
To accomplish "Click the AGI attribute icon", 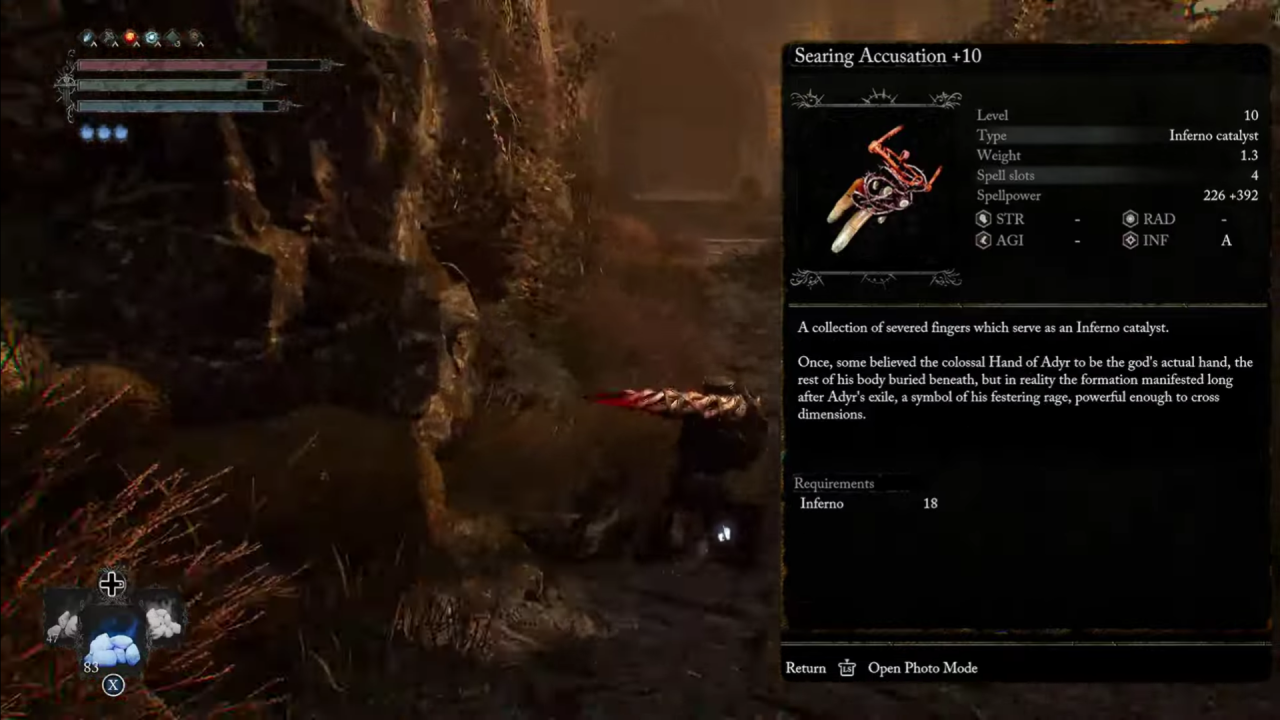I will 983,240.
